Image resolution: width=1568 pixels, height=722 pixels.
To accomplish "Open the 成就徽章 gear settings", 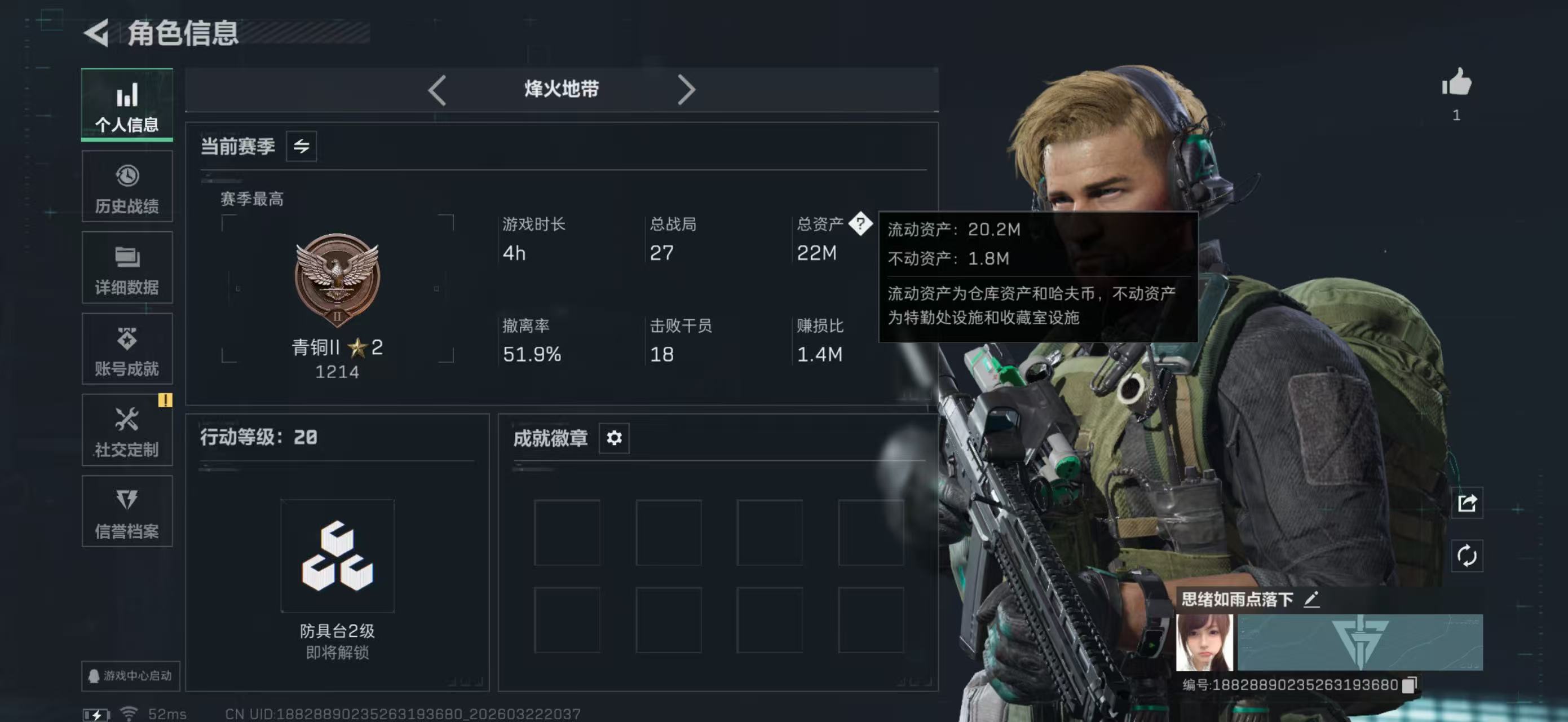I will (613, 438).
